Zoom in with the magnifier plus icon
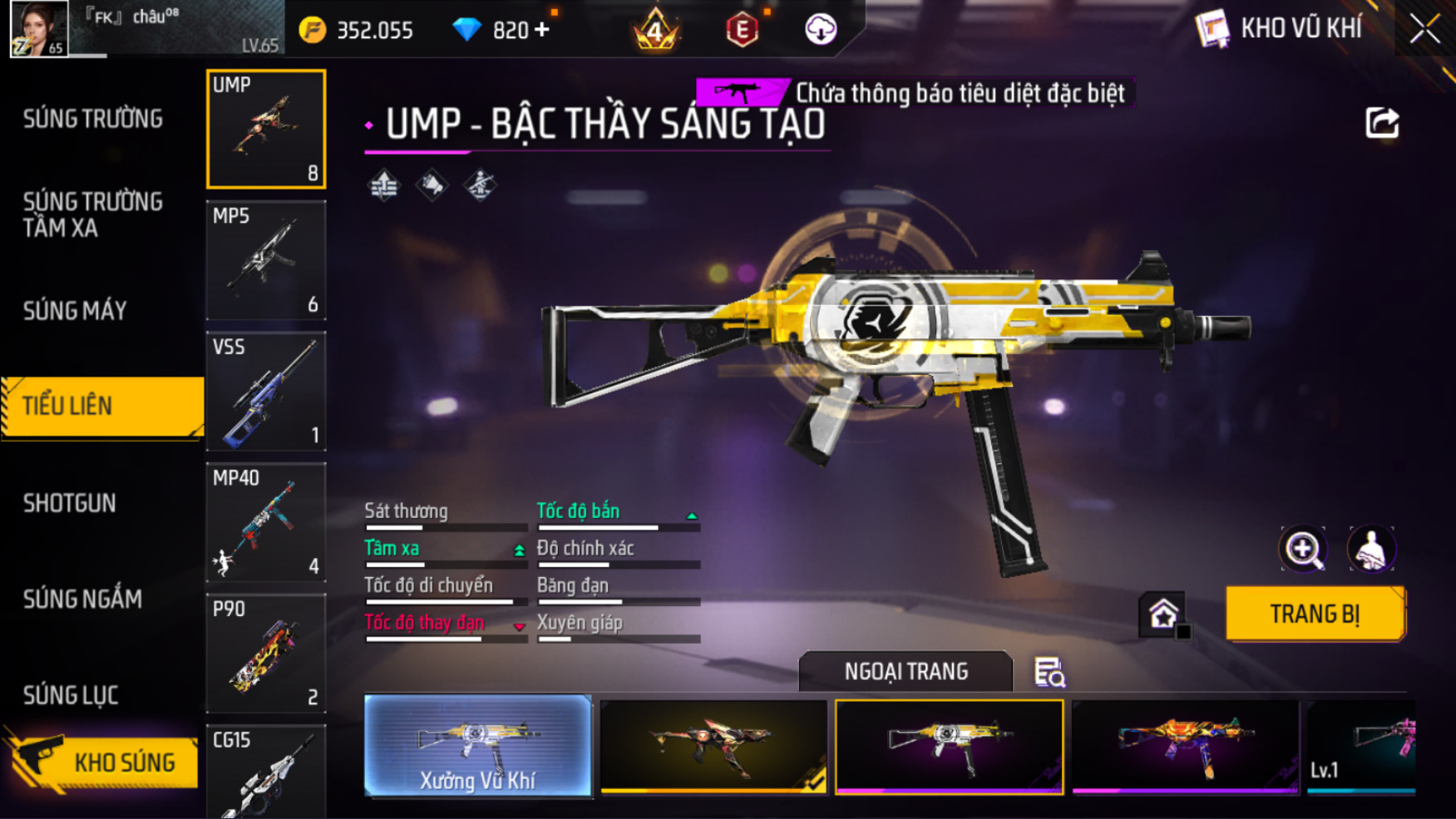This screenshot has height=819, width=1456. click(x=1303, y=549)
